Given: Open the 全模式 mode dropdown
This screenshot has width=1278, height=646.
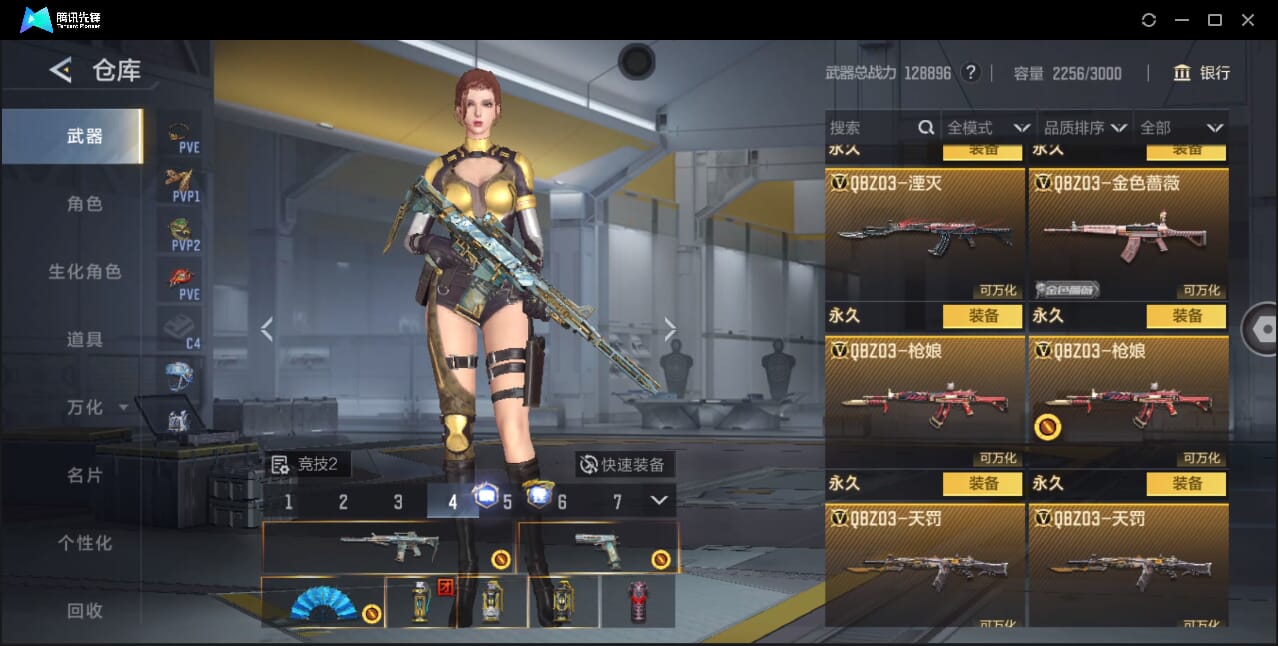Looking at the screenshot, I should click(988, 128).
